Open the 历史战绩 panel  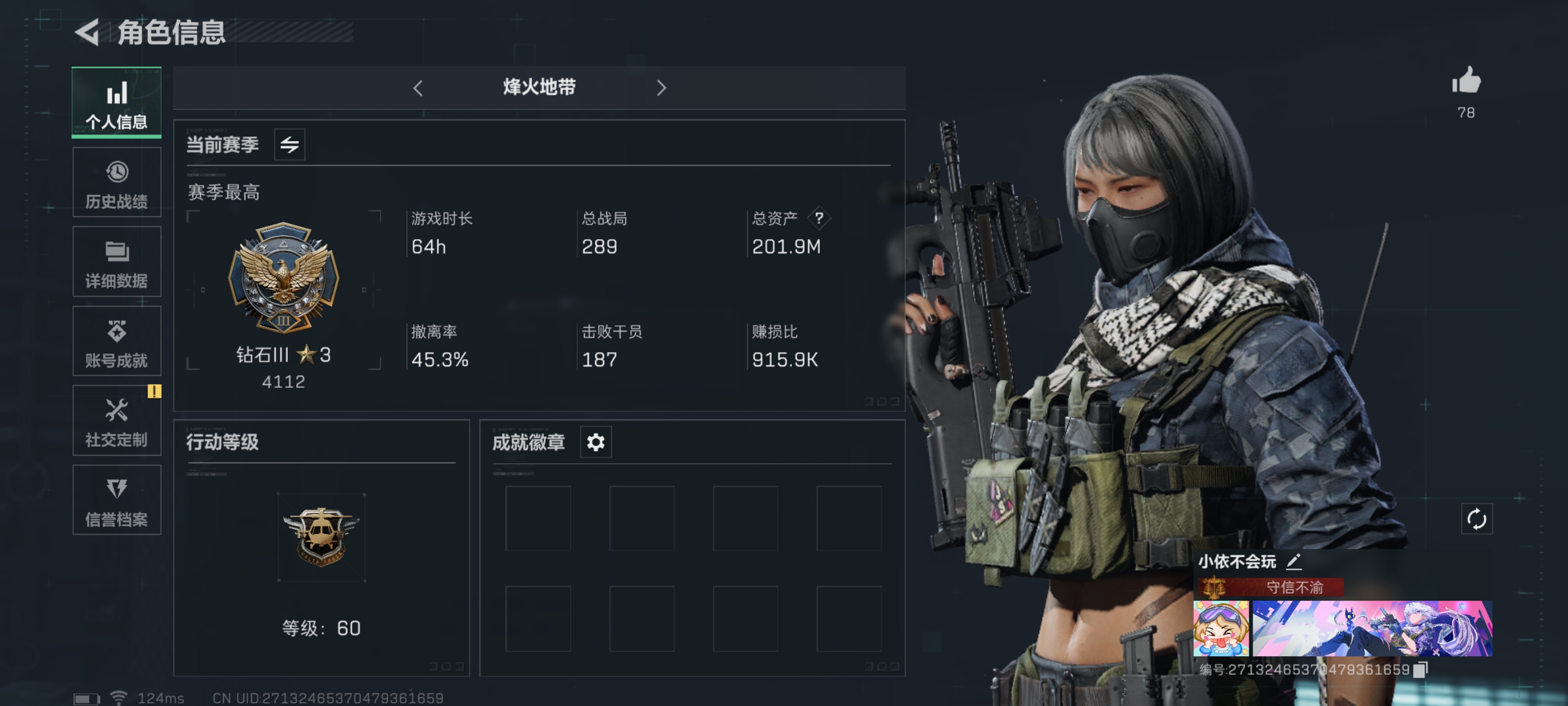click(116, 182)
